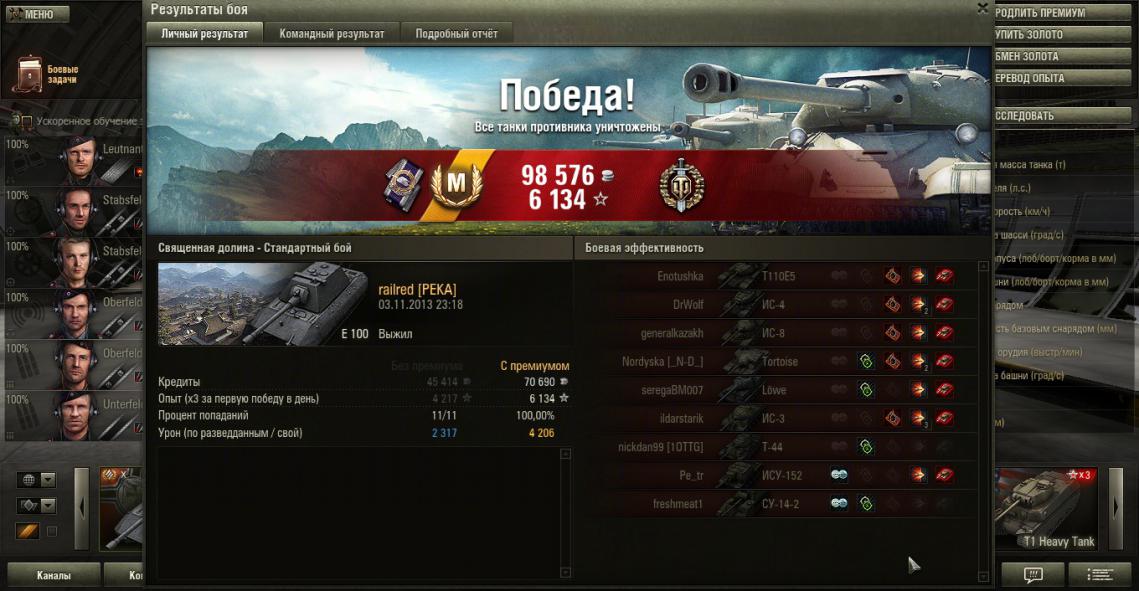The width and height of the screenshot is (1139, 591).
Task: Click the Каналы button
Action: [x=53, y=575]
